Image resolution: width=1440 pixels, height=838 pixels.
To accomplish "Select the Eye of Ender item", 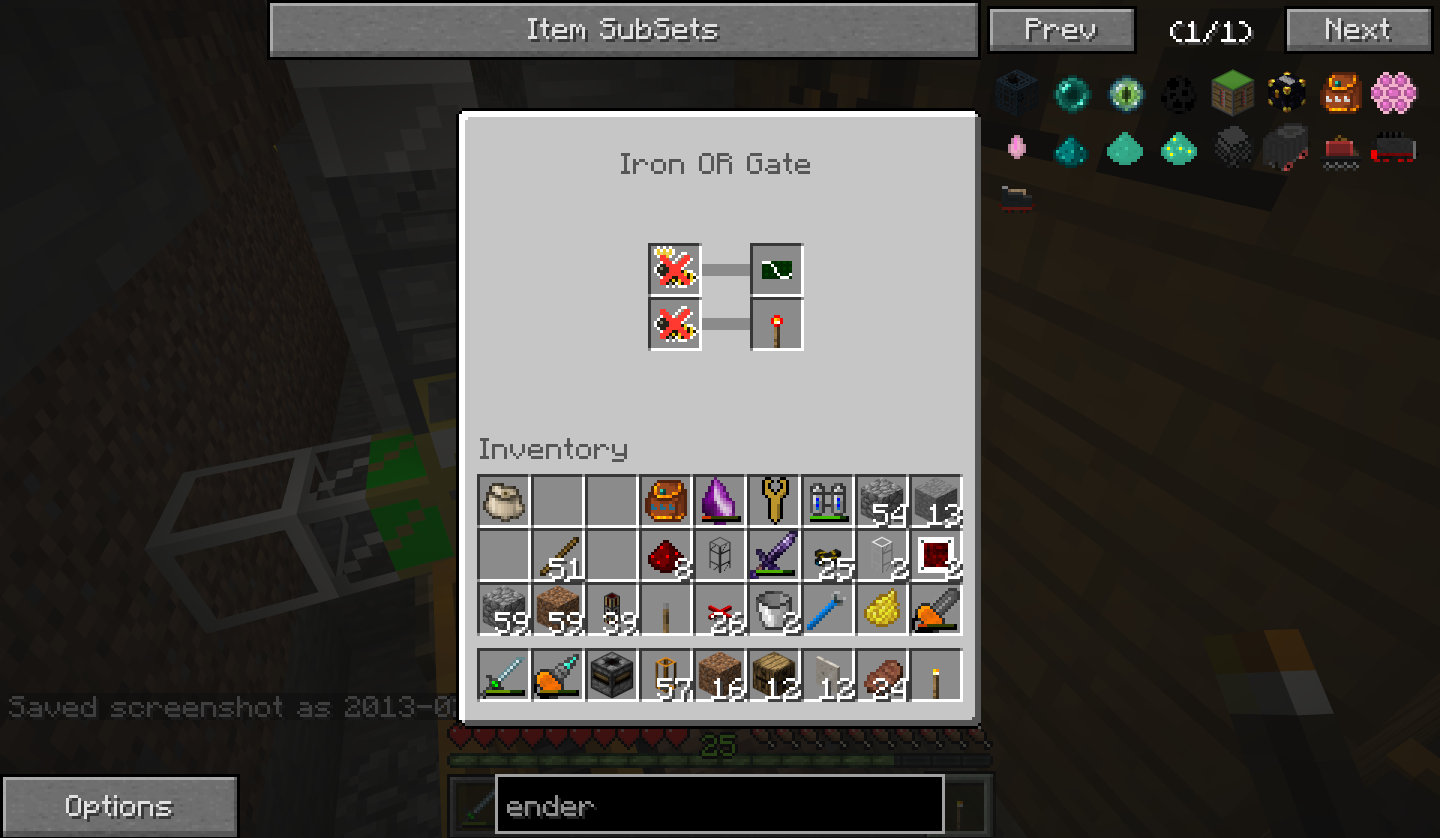I will point(1126,95).
